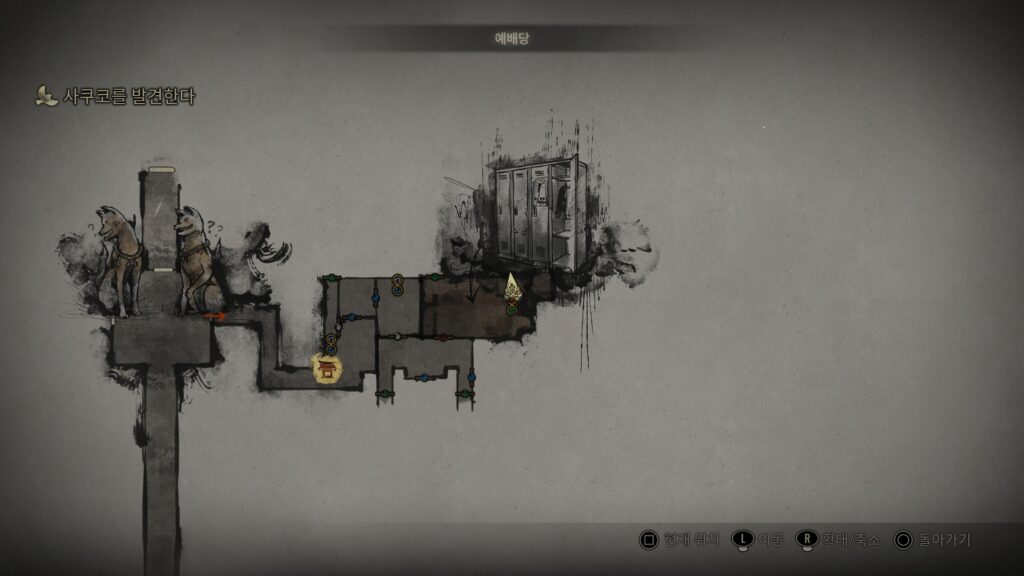Select the red locked door marker
1024x576 pixels.
tap(443, 337)
